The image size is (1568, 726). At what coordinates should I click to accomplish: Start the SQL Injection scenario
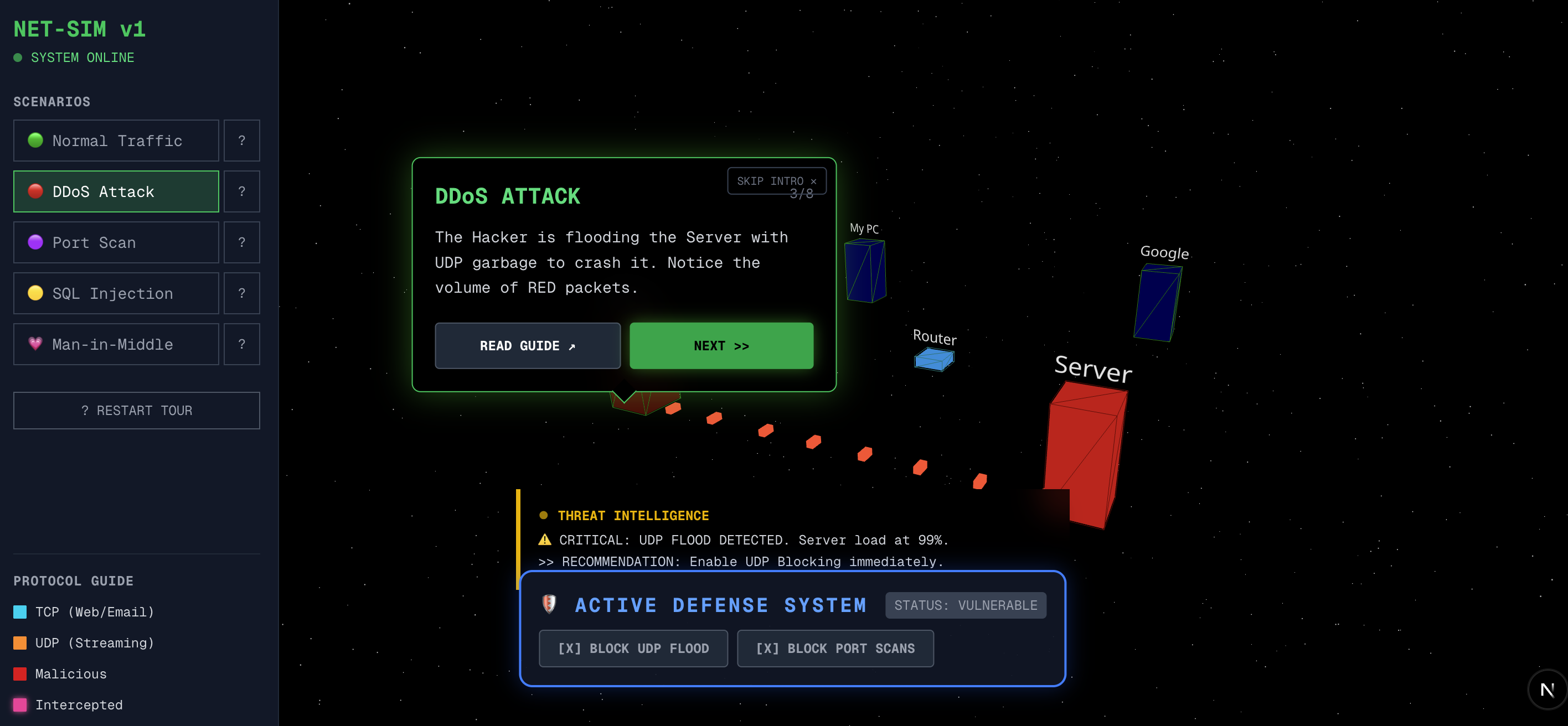tap(116, 293)
